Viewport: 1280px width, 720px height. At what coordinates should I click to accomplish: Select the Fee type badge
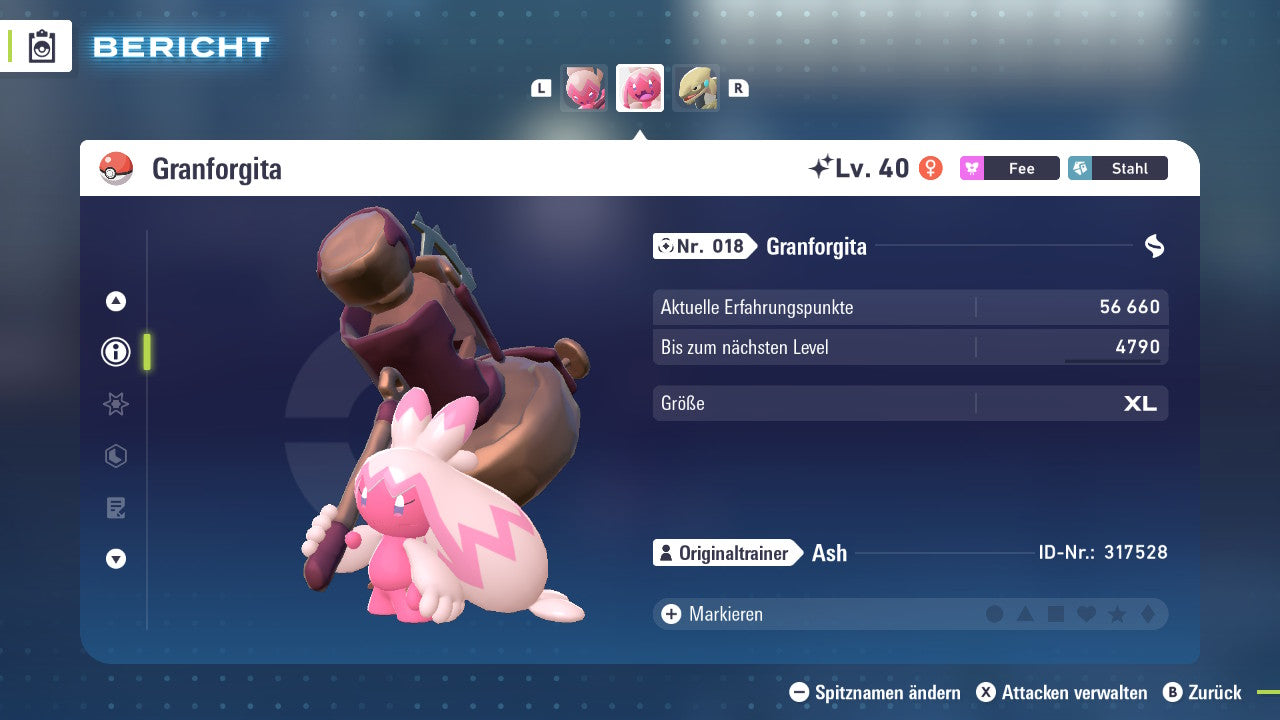click(x=1009, y=168)
